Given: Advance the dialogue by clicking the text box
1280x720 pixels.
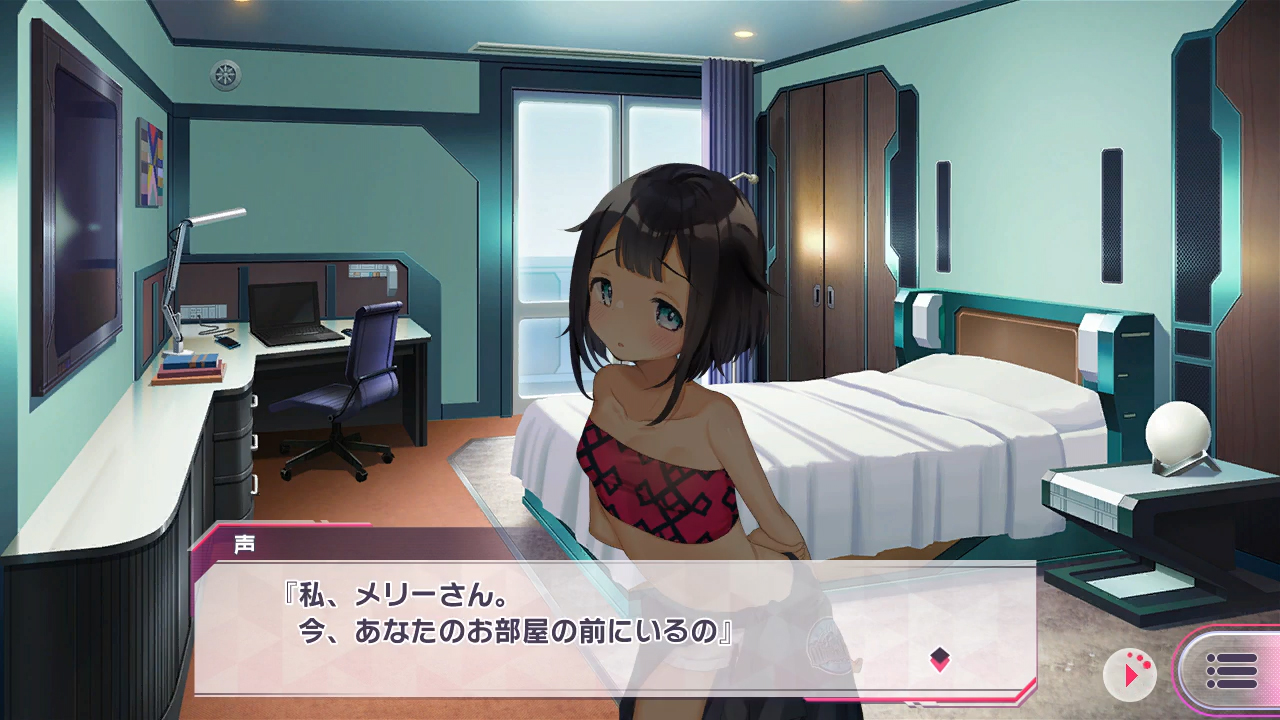Looking at the screenshot, I should 600,630.
